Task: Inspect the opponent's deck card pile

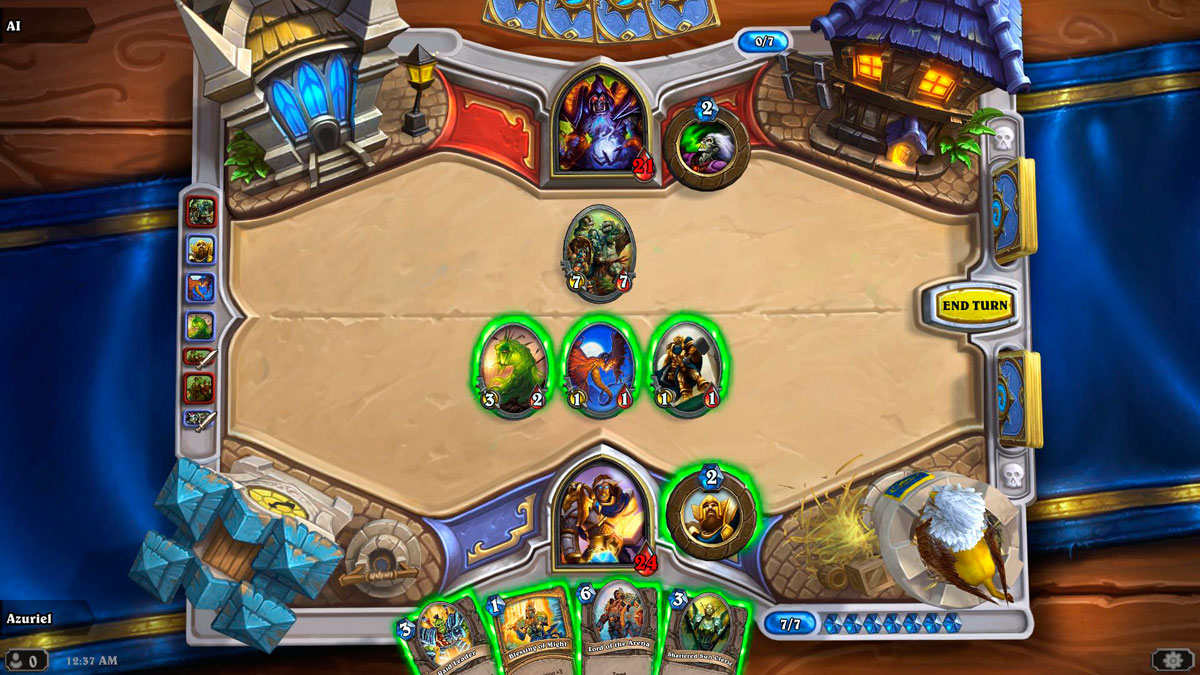Action: point(1014,210)
